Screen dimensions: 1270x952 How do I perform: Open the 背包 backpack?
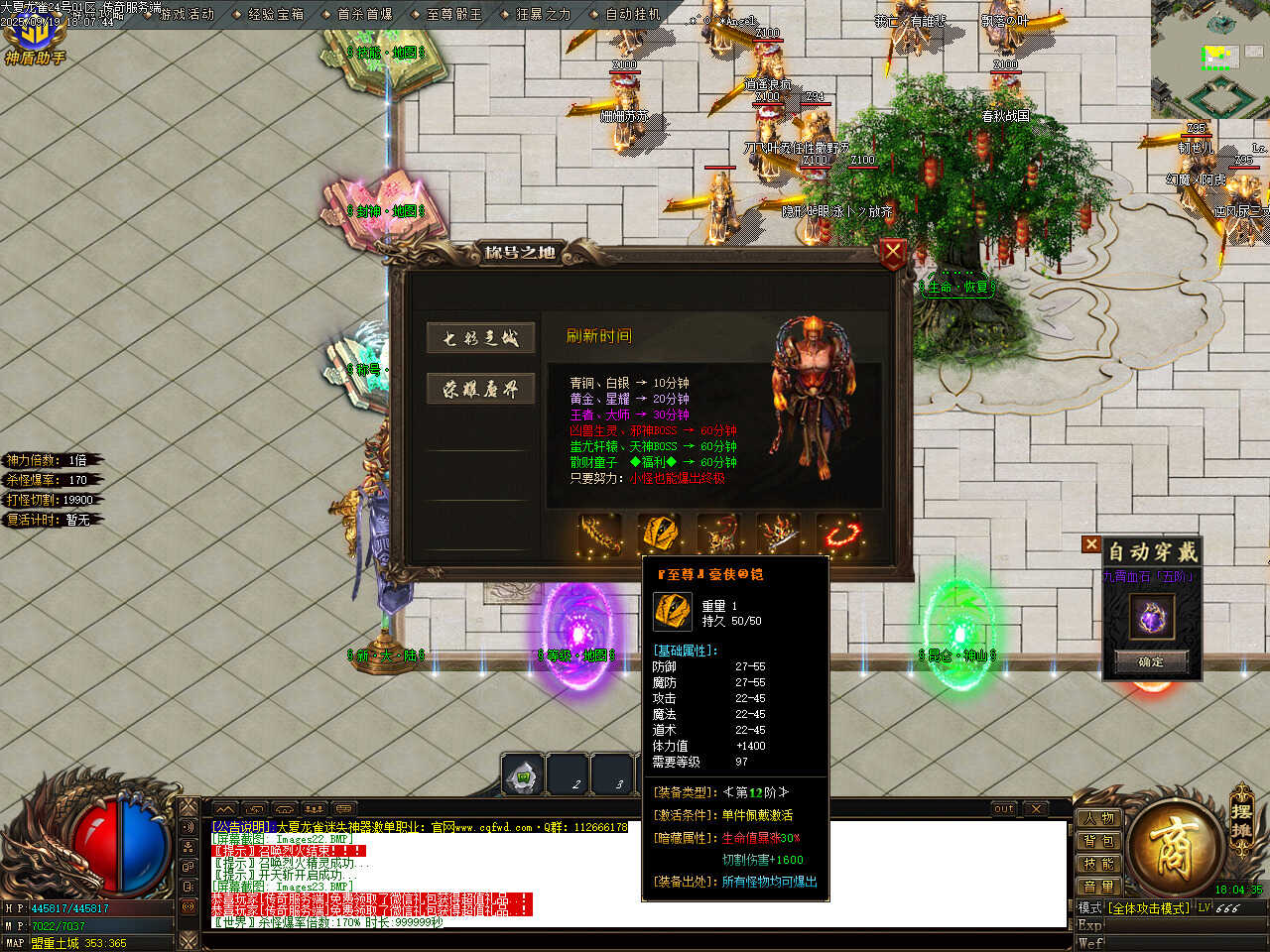(x=1098, y=842)
